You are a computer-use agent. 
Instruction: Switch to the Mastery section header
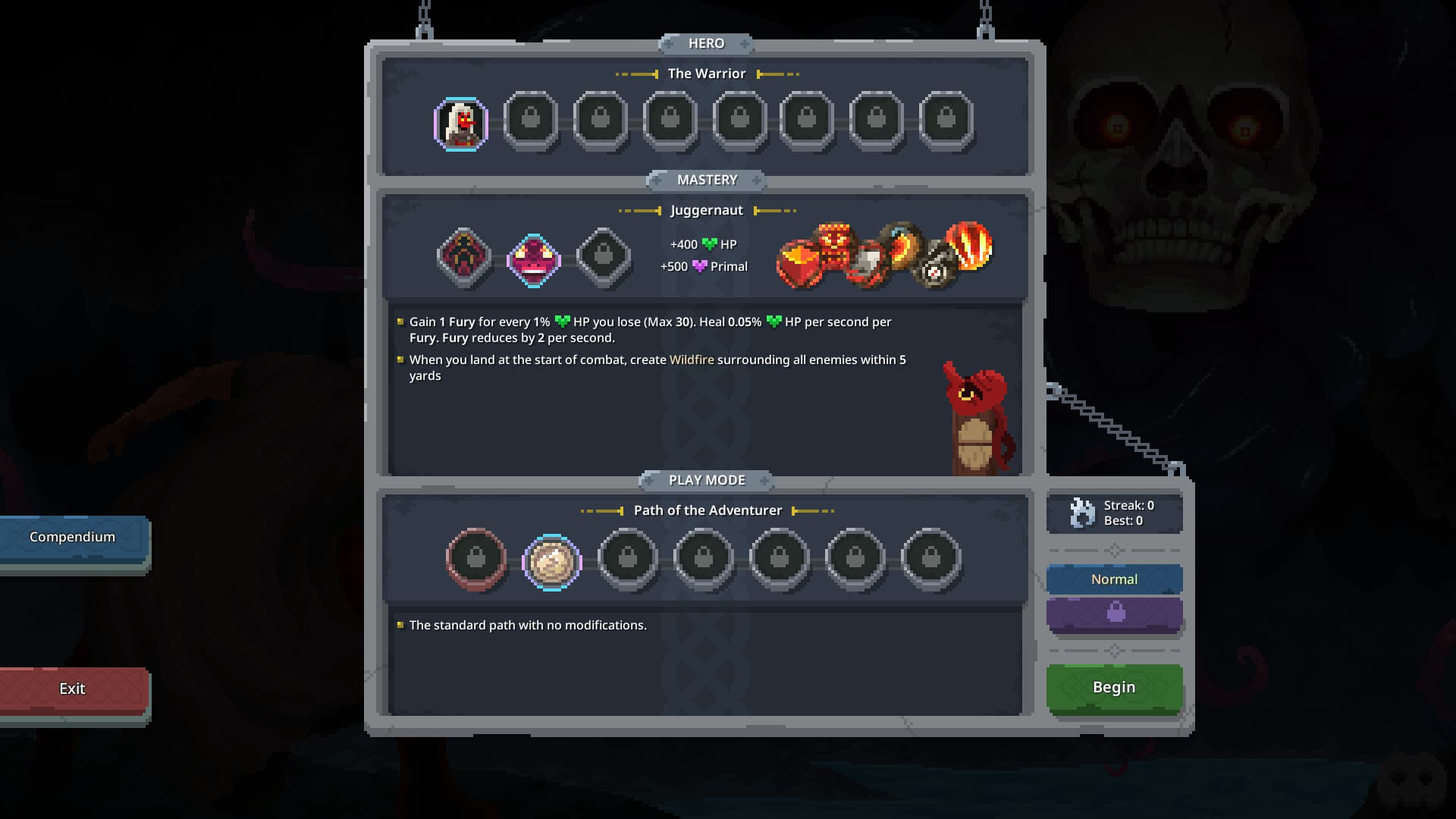point(706,180)
